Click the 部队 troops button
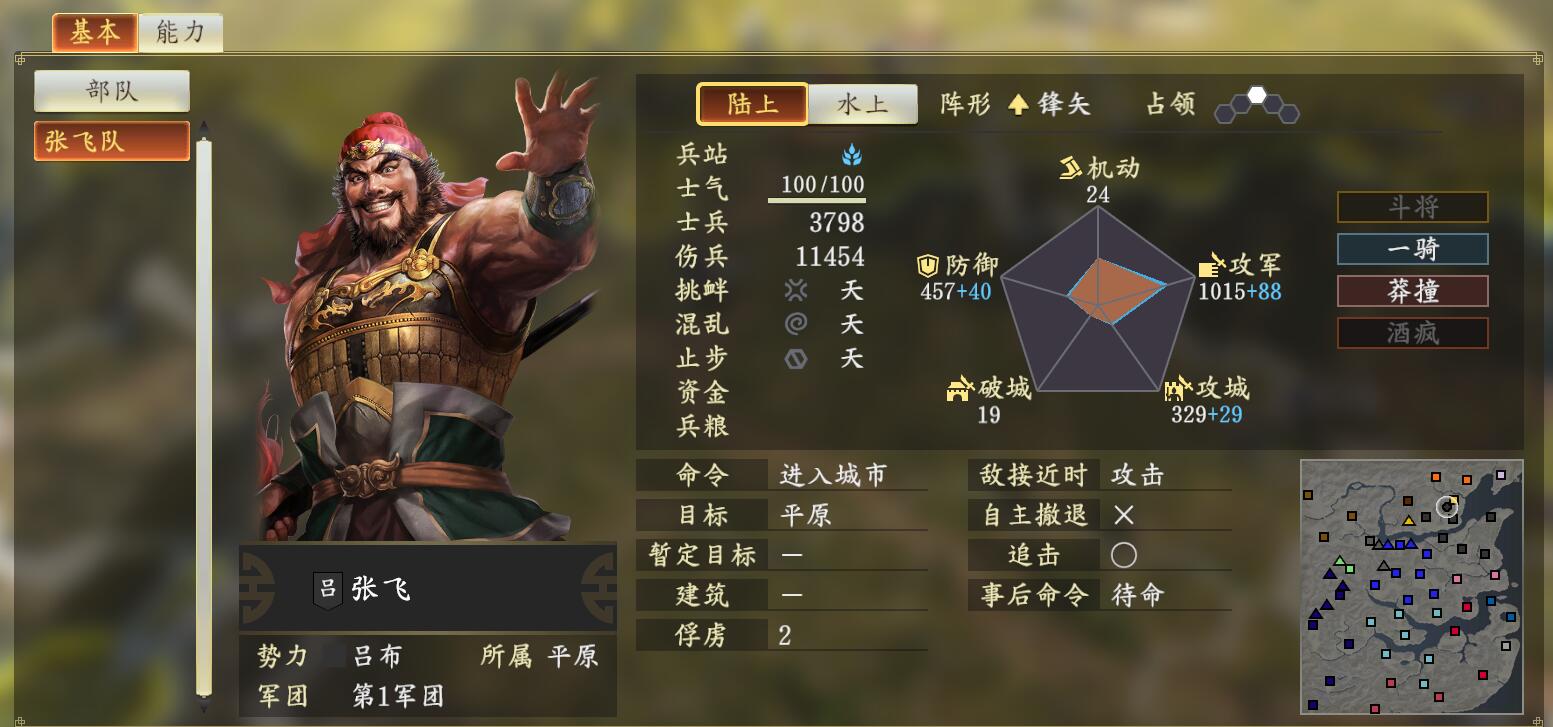 tap(111, 91)
